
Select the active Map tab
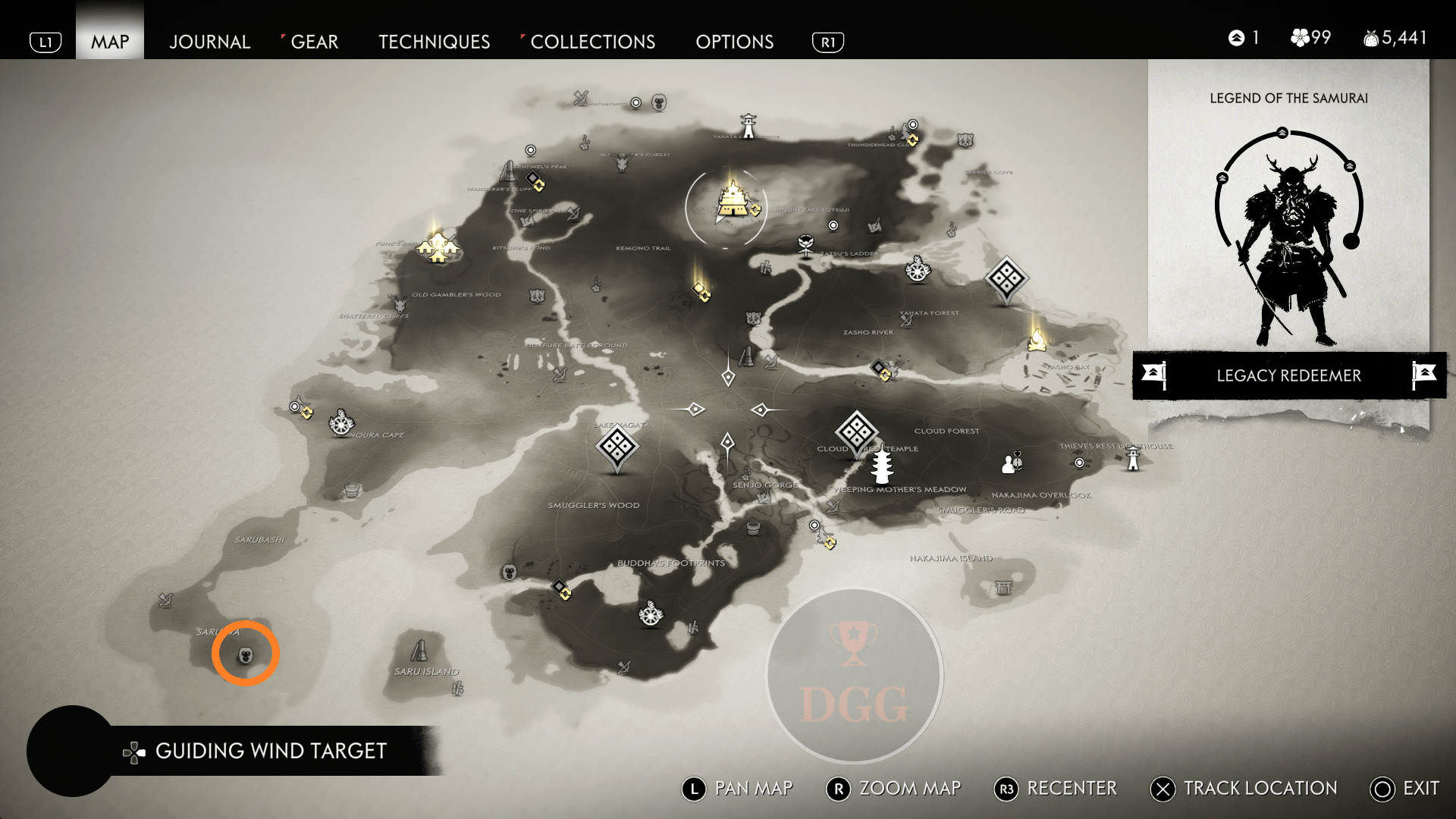[x=110, y=42]
